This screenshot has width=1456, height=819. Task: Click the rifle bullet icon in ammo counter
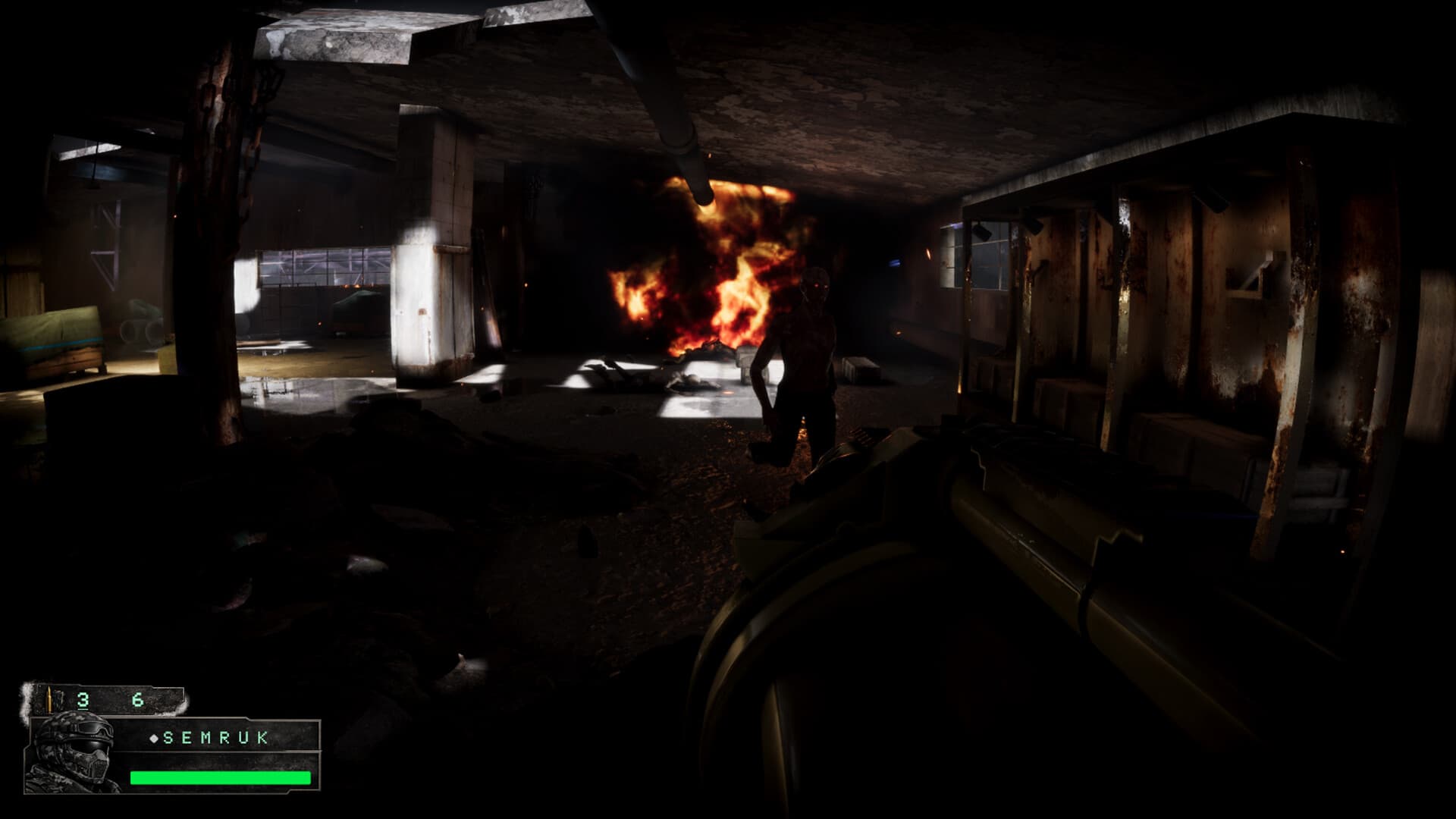(49, 698)
